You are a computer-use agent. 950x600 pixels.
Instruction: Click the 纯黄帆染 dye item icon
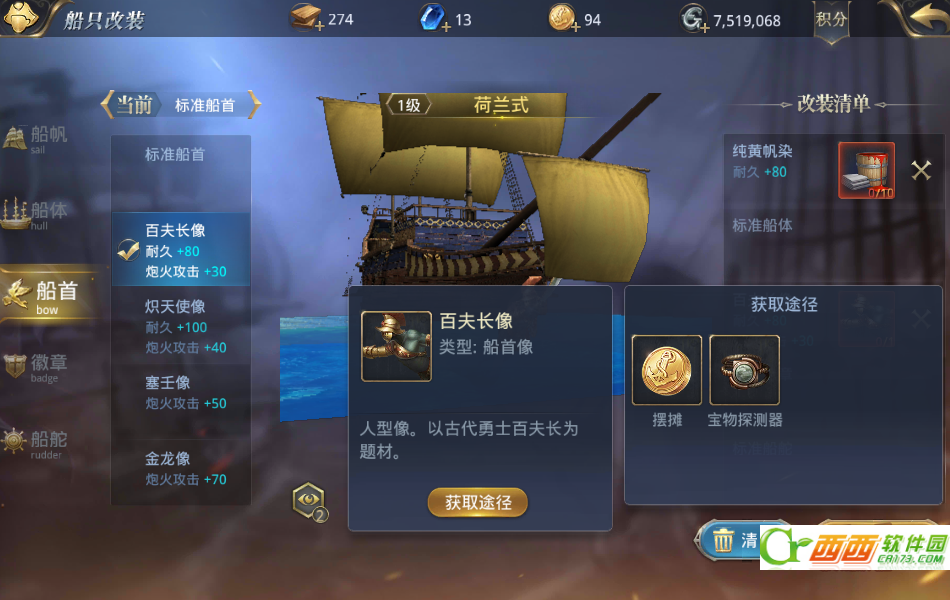click(x=866, y=170)
